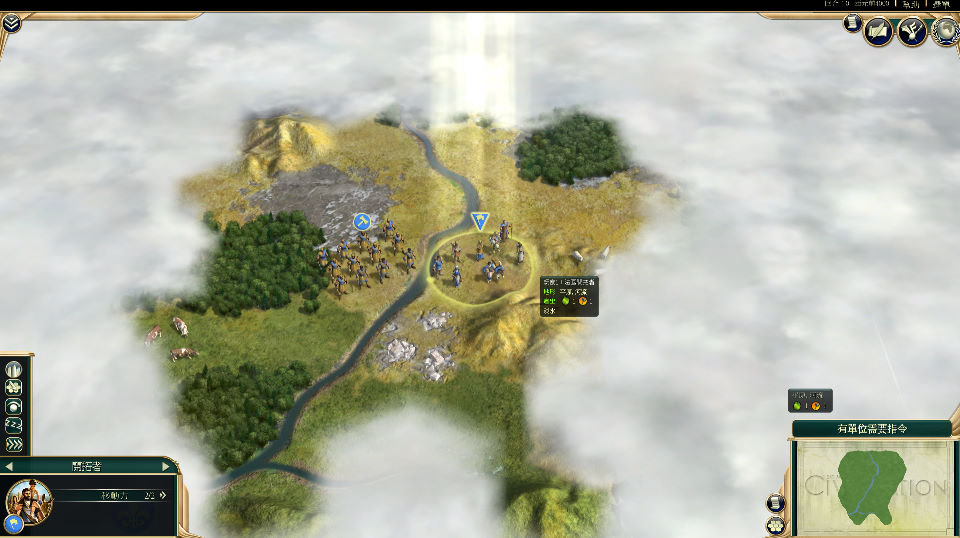Open the small scroll notification log icon
This screenshot has height=538, width=960.
point(852,23)
